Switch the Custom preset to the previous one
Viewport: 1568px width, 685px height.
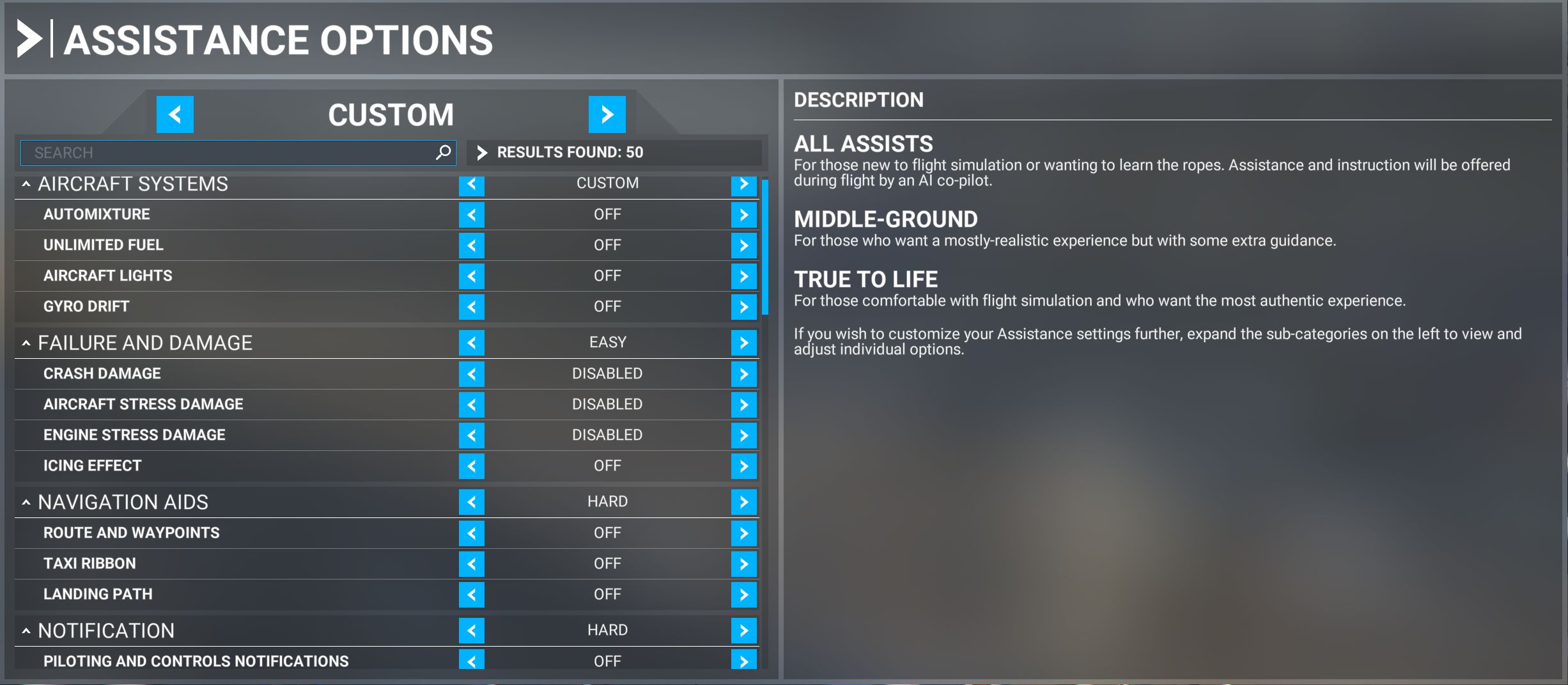point(175,114)
